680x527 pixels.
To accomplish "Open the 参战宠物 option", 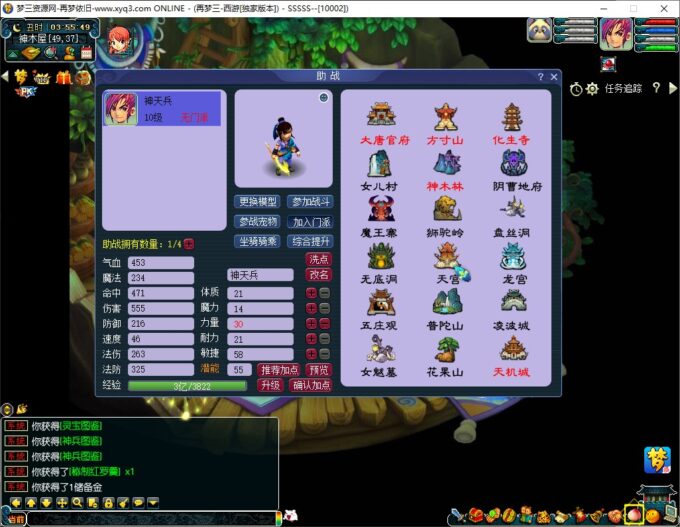I will tap(258, 222).
